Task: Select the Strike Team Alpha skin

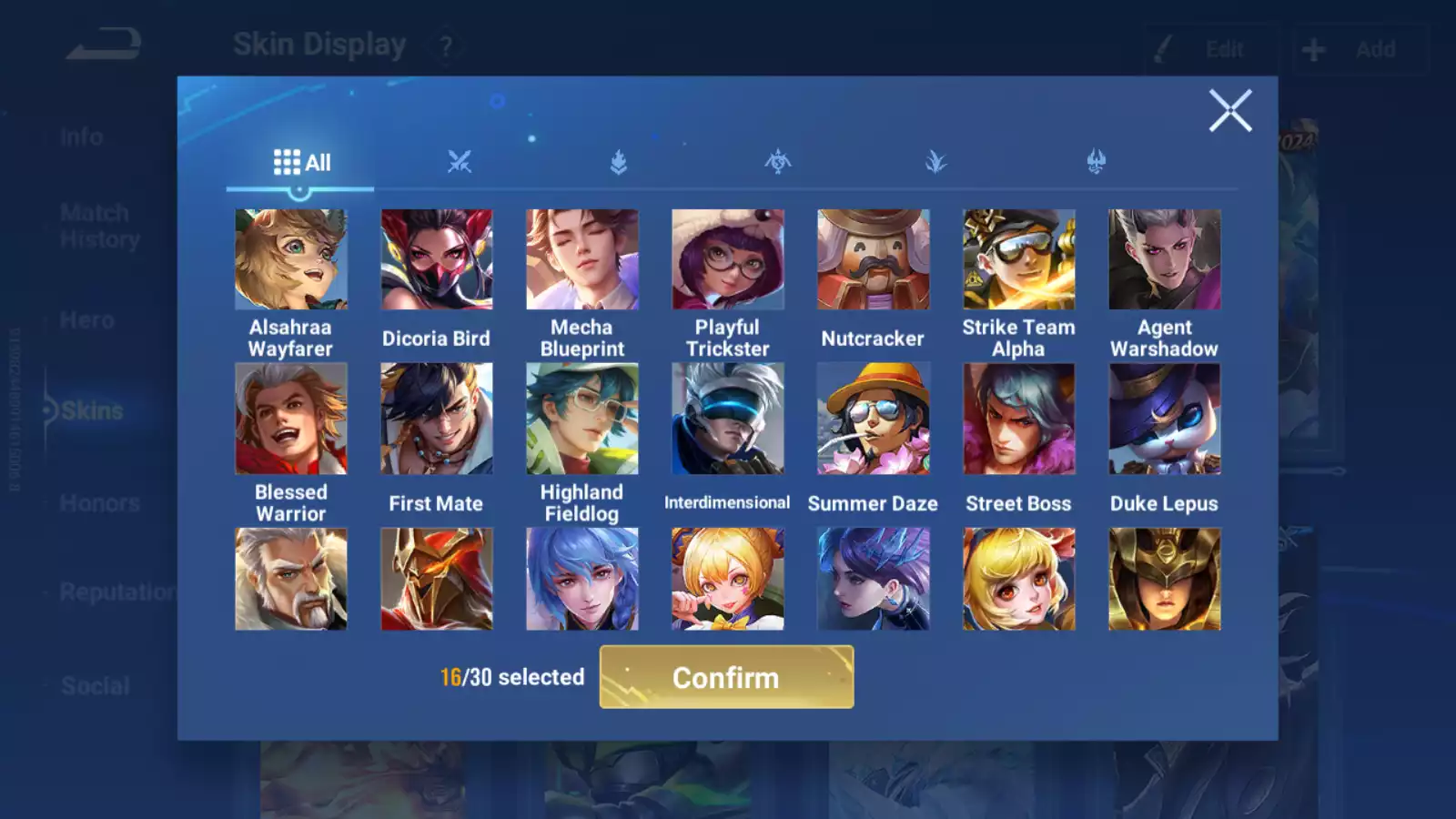Action: 1019,260
